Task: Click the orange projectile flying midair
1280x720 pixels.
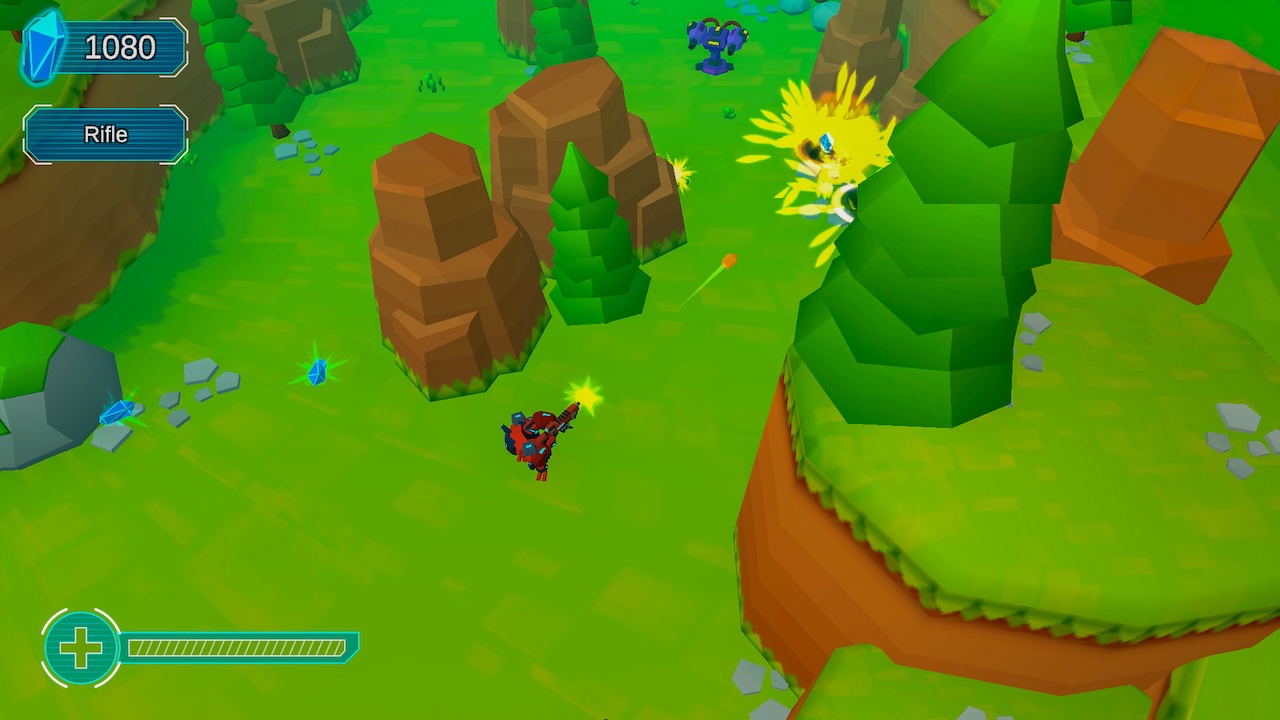Action: (x=727, y=260)
